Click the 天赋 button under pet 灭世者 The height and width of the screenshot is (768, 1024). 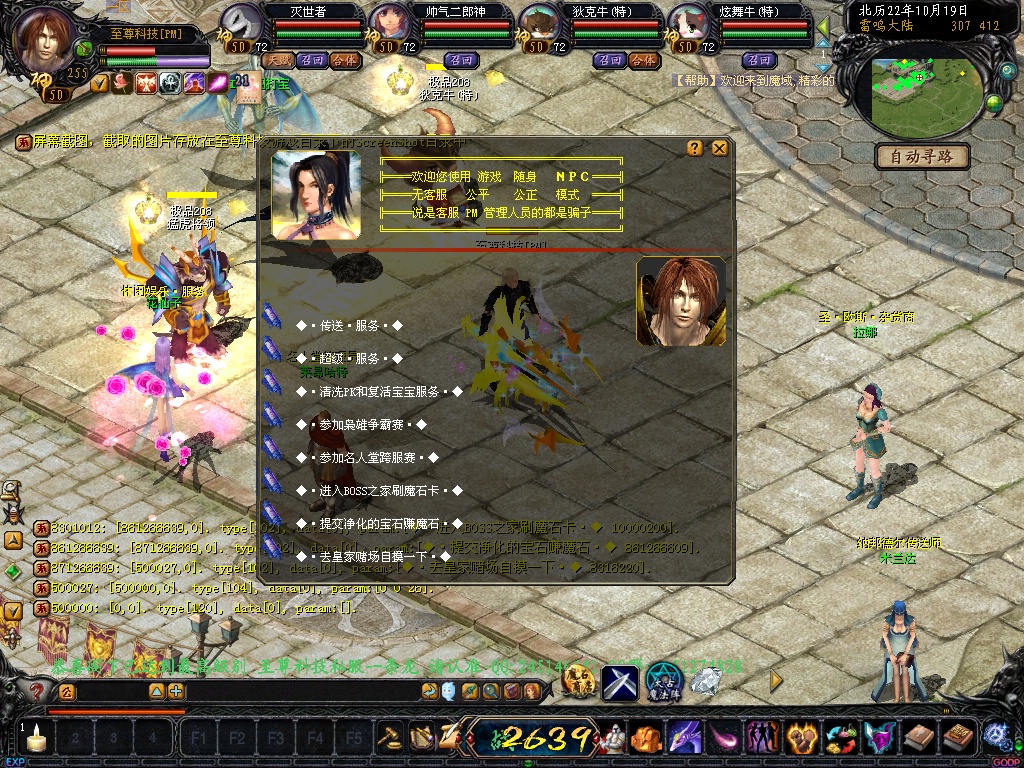(x=276, y=60)
